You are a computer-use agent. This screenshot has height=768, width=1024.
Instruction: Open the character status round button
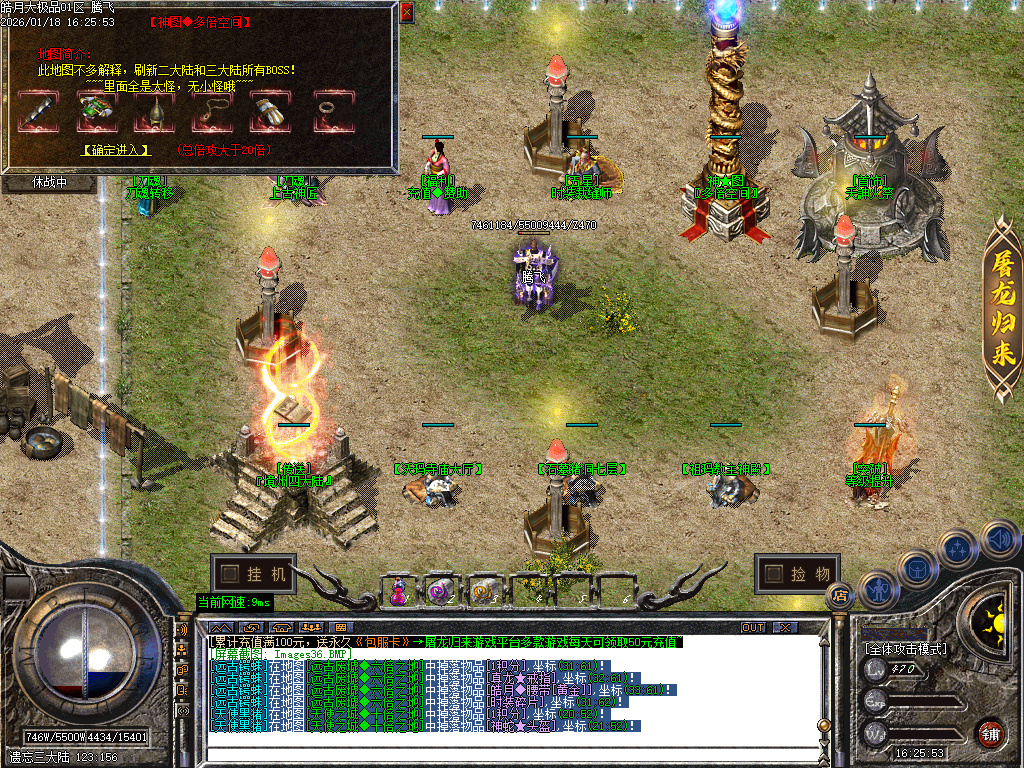coord(876,590)
